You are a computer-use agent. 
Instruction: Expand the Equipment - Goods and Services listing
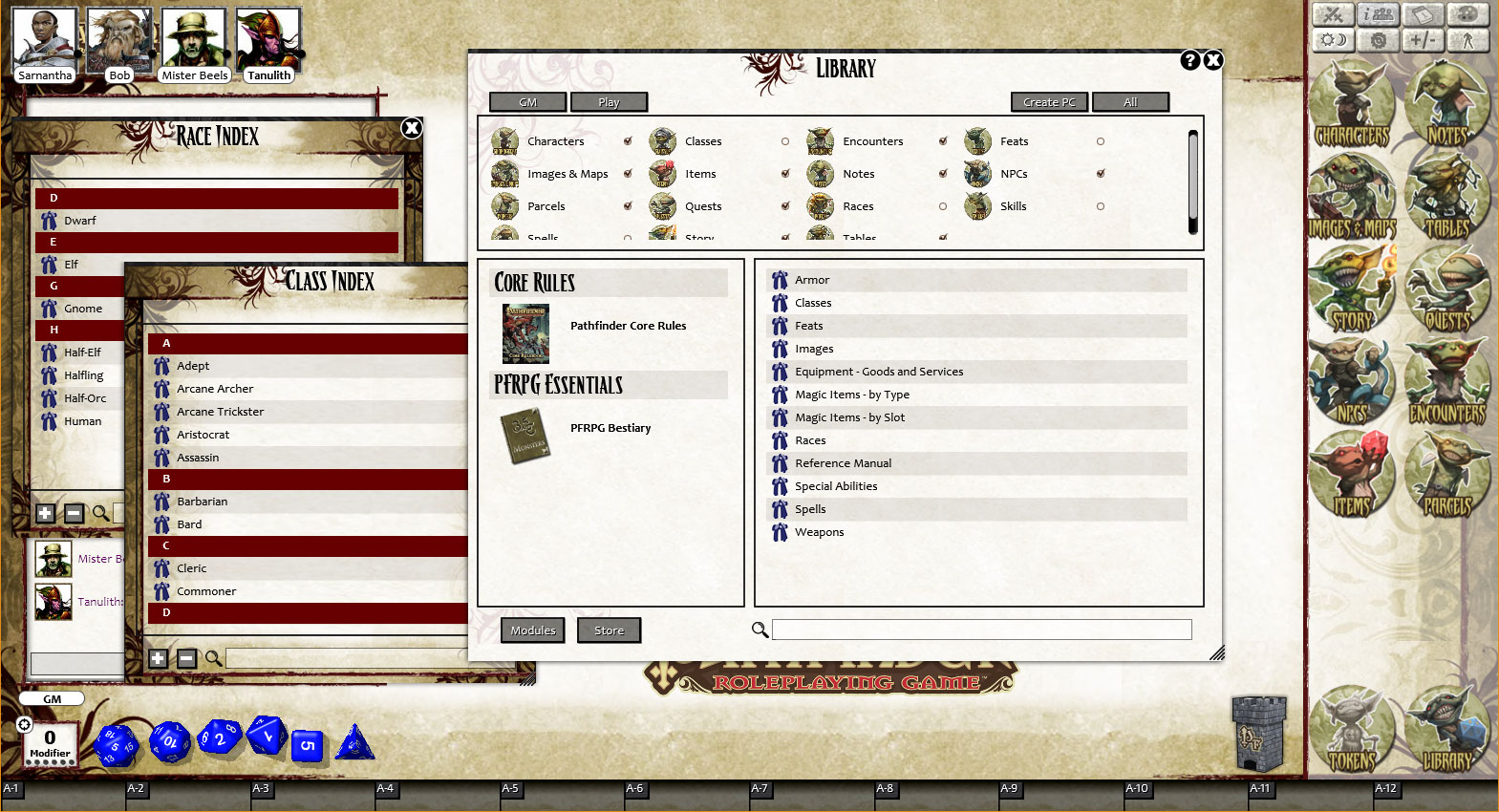(x=879, y=372)
